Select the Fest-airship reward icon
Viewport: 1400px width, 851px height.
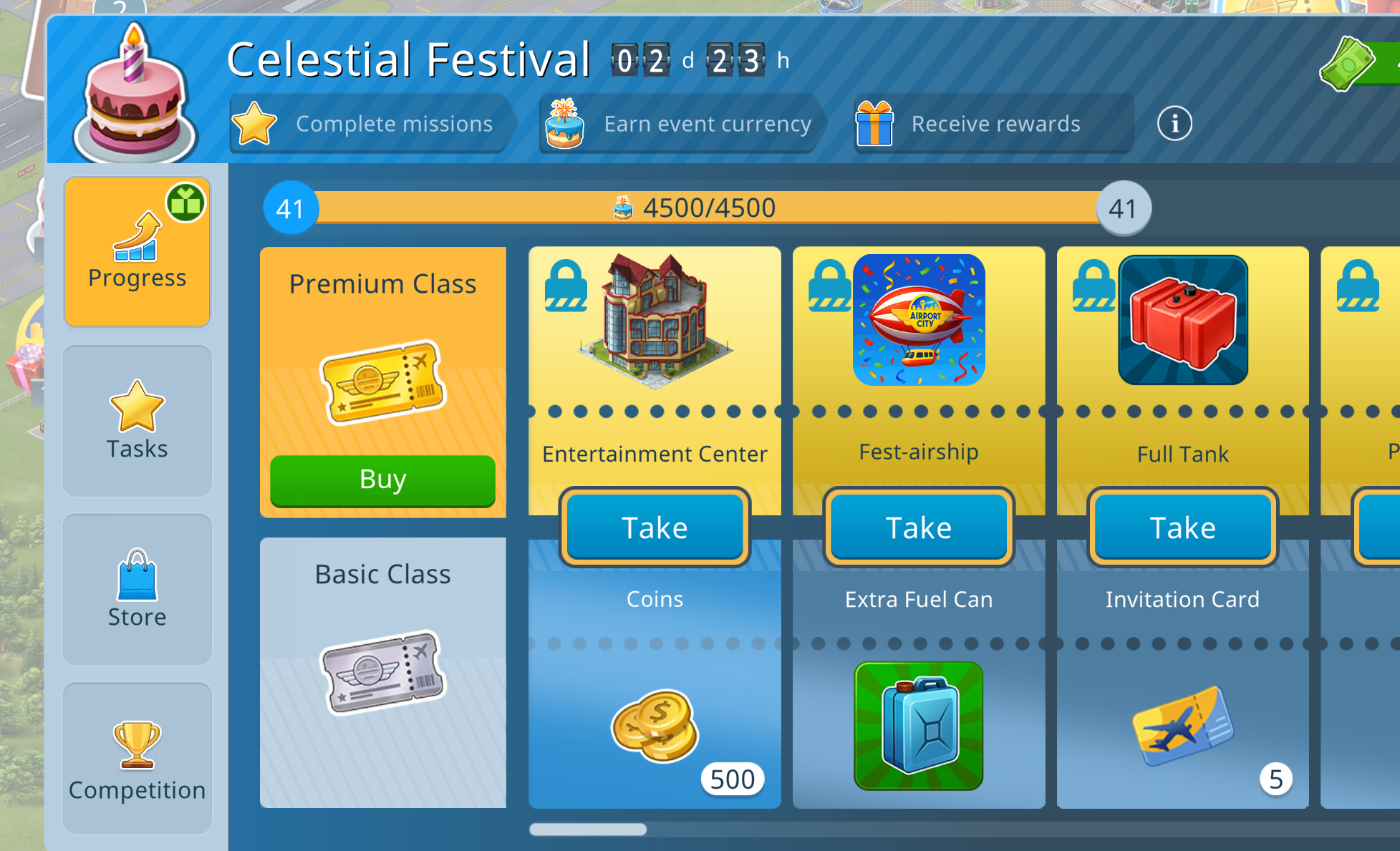coord(919,320)
